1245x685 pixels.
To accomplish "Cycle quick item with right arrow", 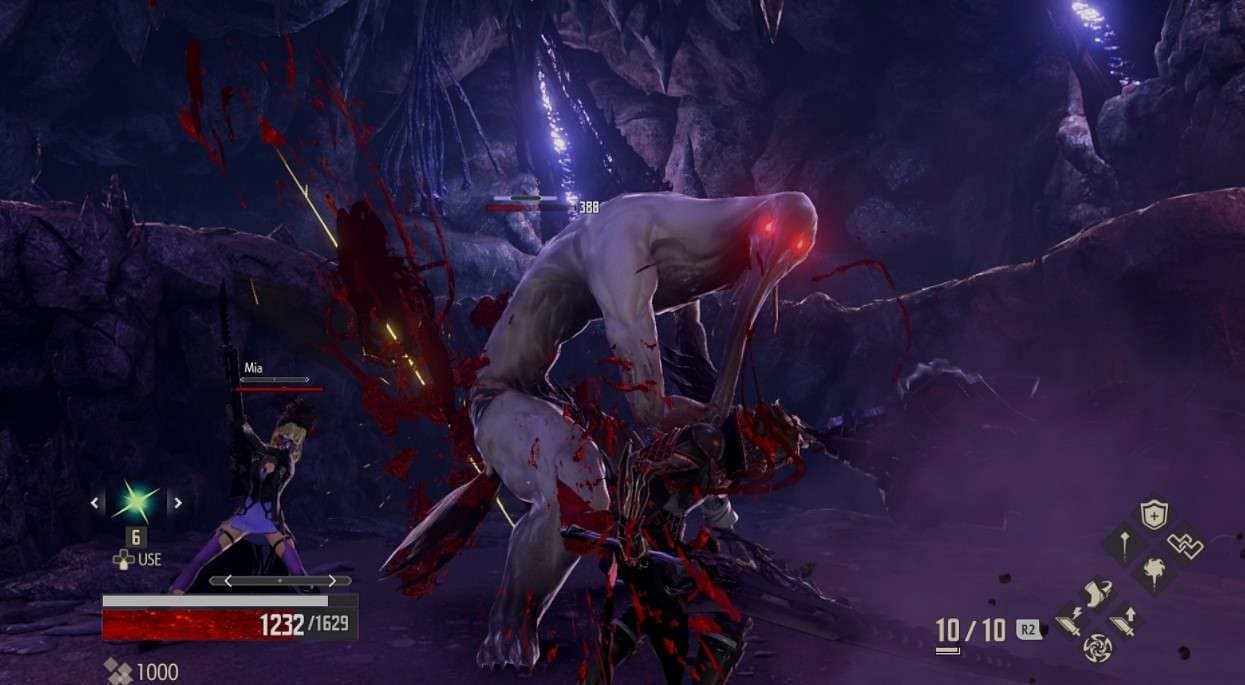I will click(x=176, y=503).
